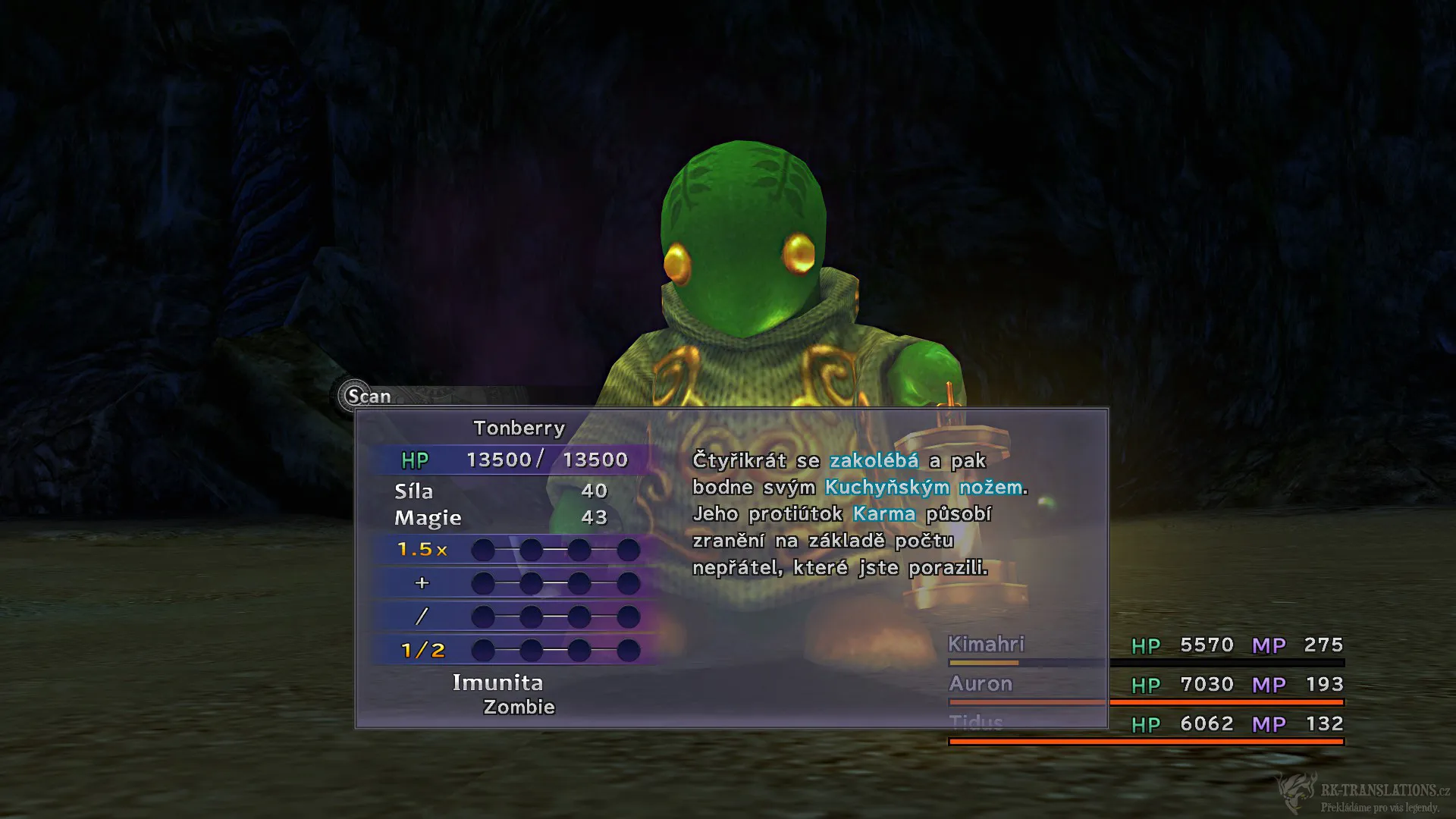Select the Tonberry title in the scan panel
Viewport: 1456px width, 819px height.
(x=518, y=428)
